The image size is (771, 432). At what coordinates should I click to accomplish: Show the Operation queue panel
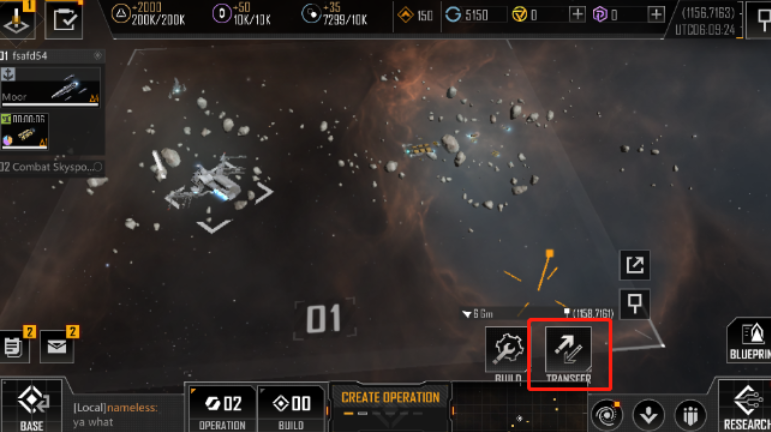tap(222, 409)
